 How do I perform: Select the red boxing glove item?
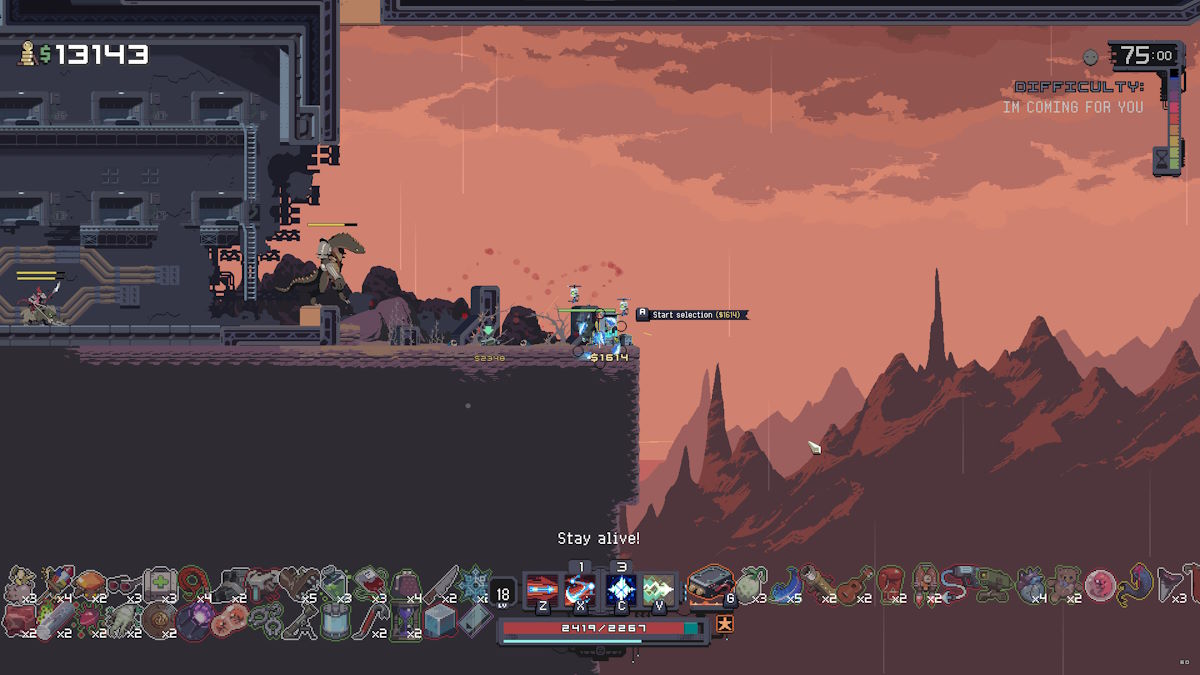(x=890, y=582)
